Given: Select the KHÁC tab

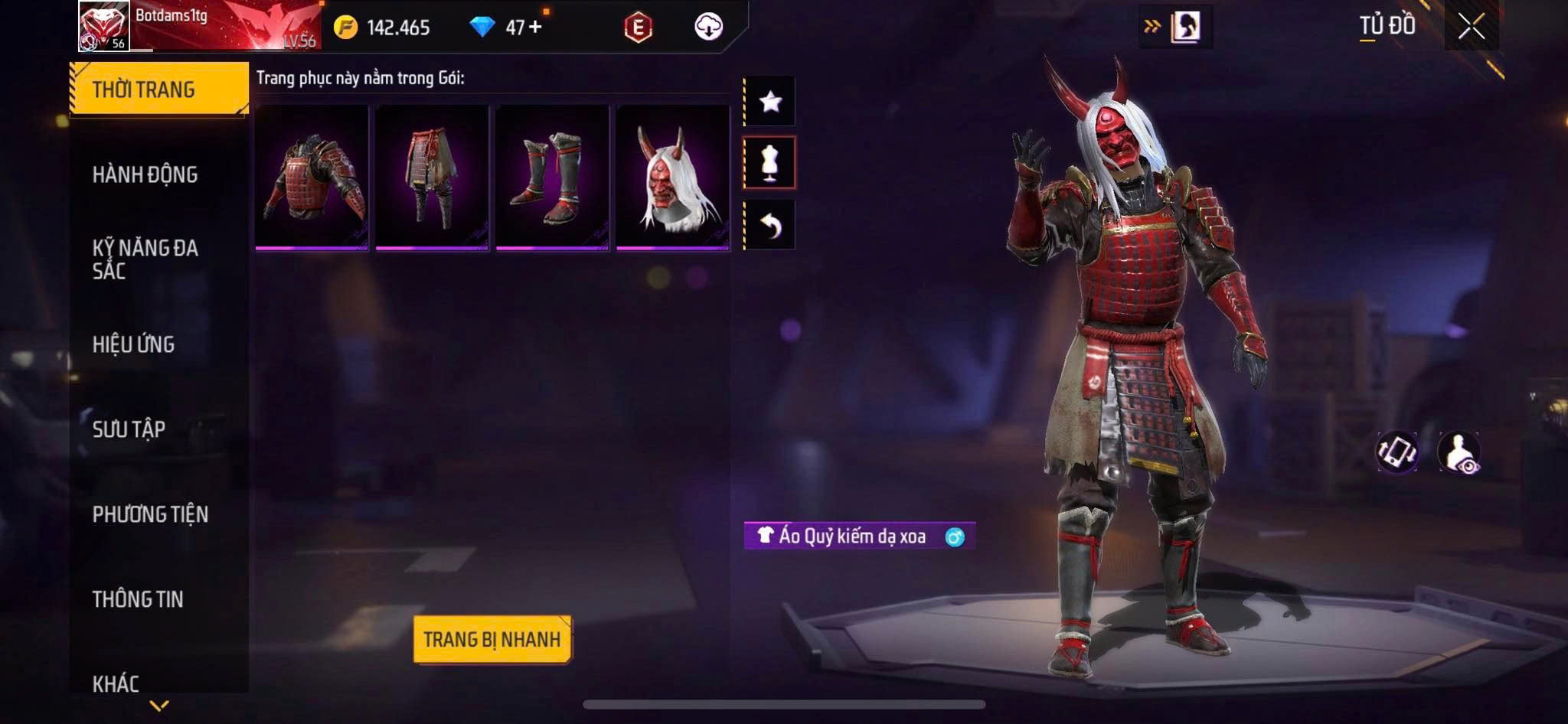Looking at the screenshot, I should click(x=116, y=683).
